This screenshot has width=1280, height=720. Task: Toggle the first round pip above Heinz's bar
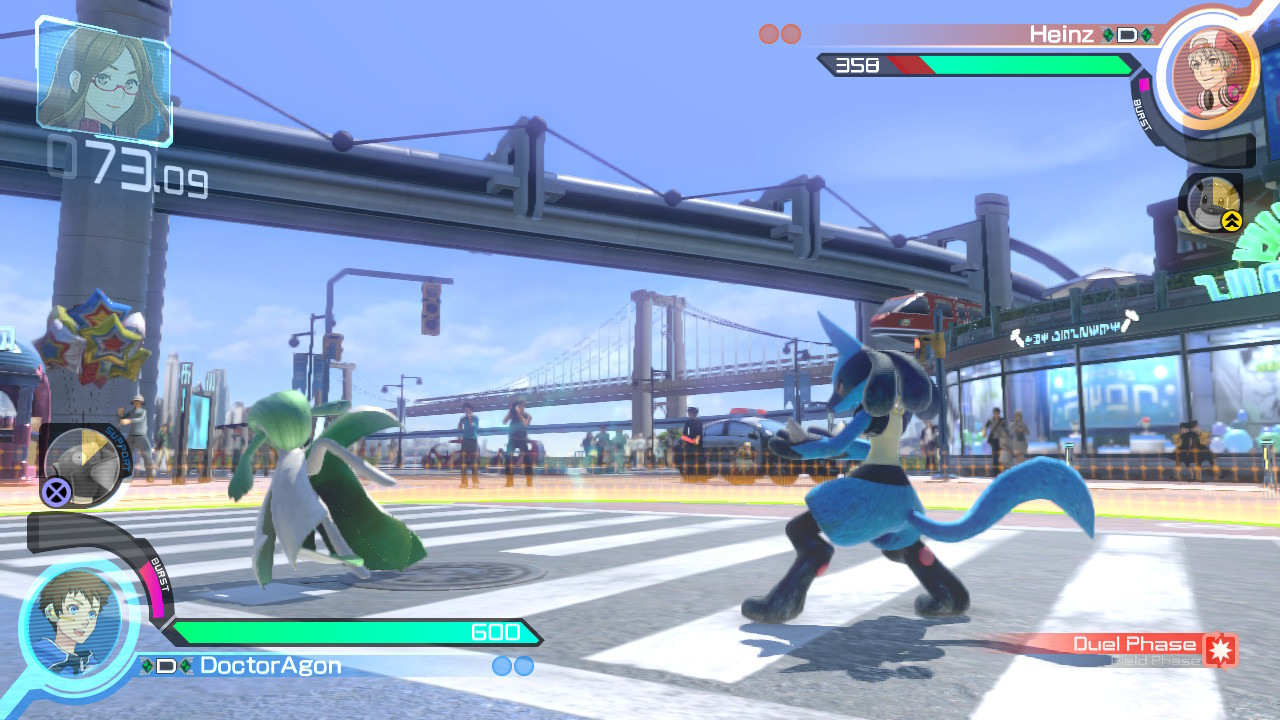(768, 33)
